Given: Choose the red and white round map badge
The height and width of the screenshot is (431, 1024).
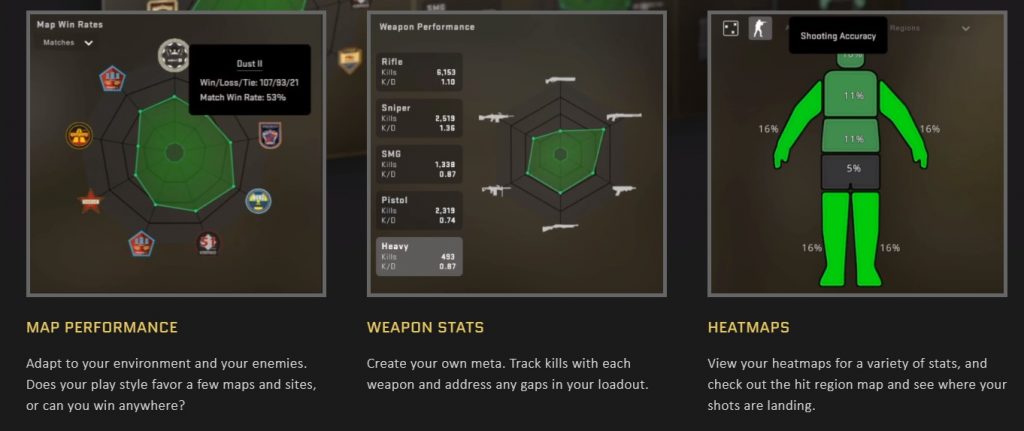Looking at the screenshot, I should [208, 243].
